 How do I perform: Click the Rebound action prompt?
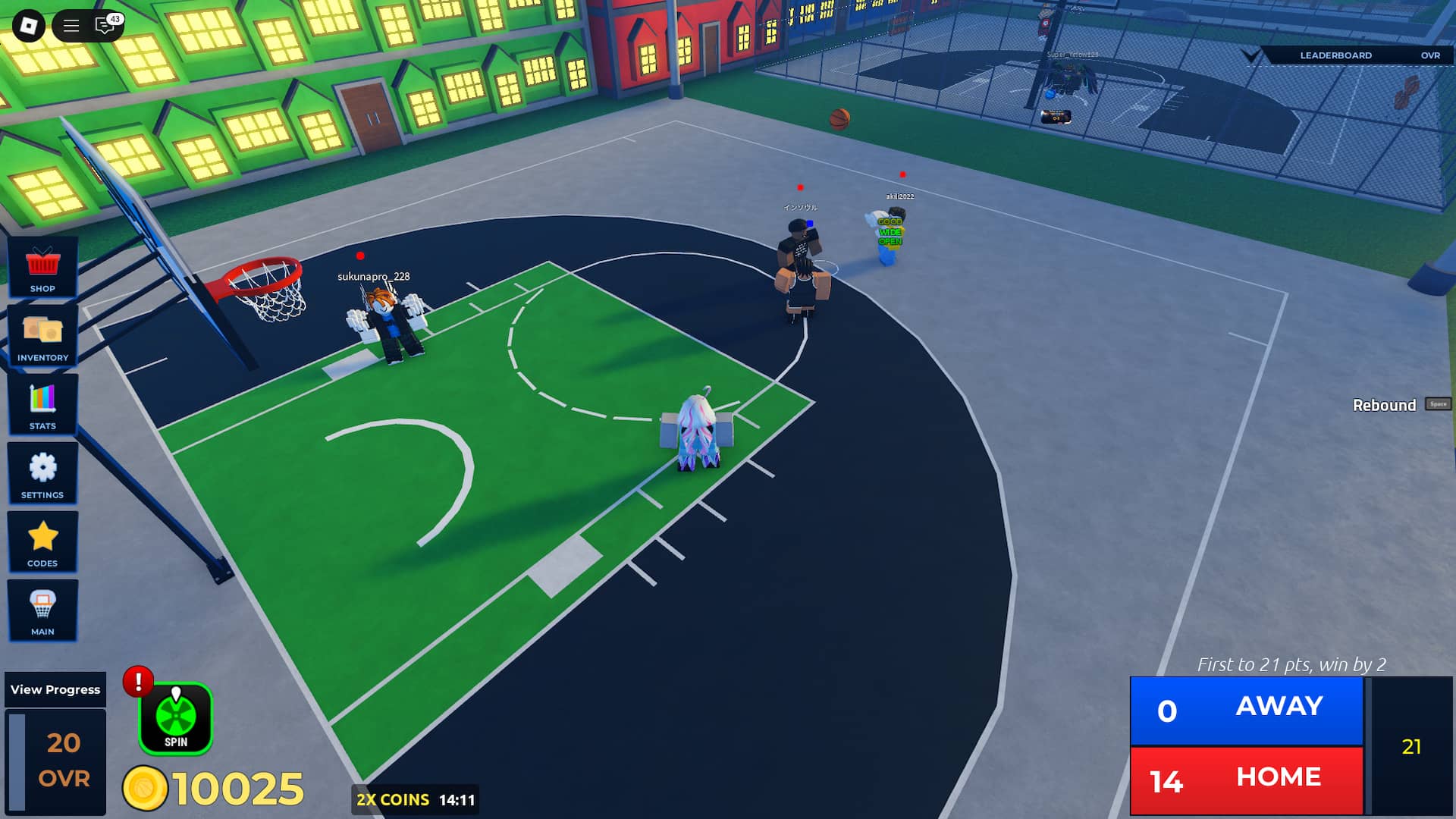click(1385, 406)
